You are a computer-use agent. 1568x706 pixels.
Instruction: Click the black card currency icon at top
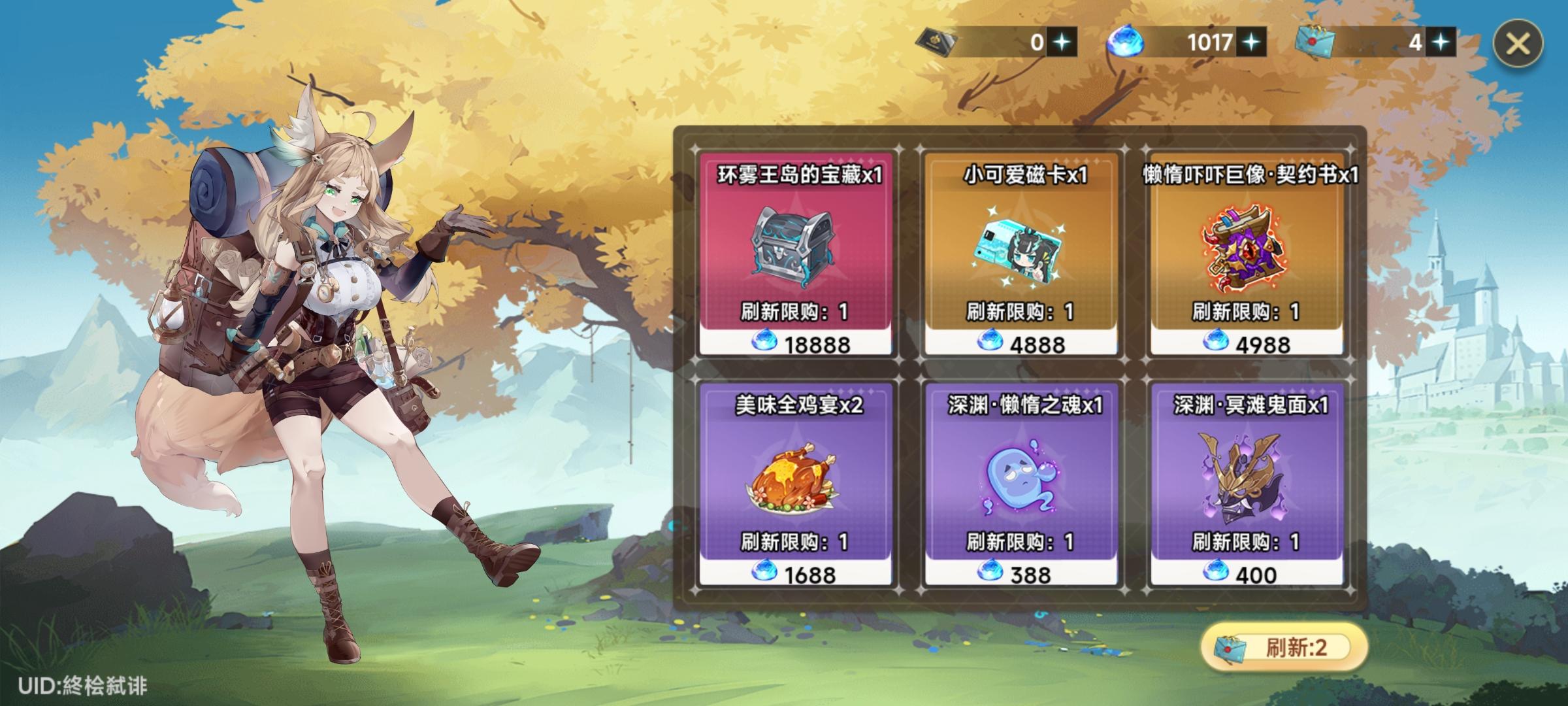937,41
